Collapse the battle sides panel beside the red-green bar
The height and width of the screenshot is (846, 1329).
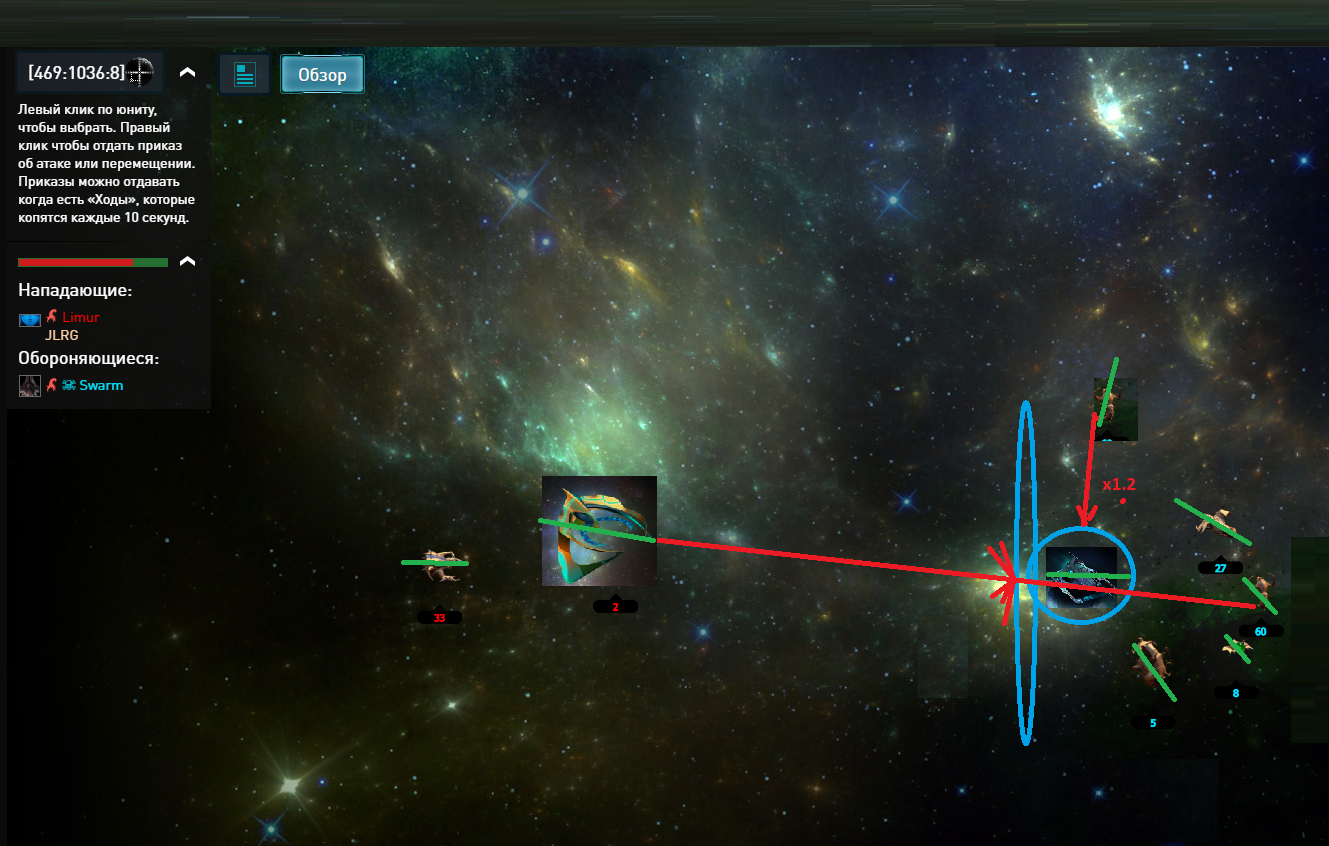click(187, 262)
